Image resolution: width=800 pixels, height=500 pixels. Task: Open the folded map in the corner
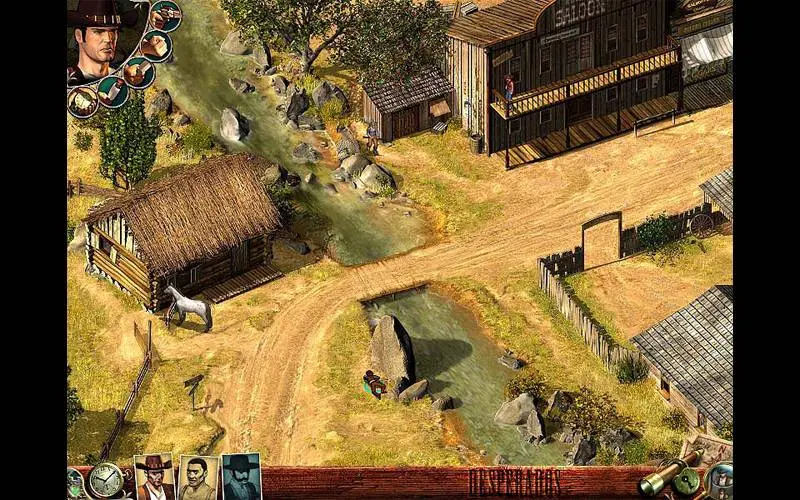[710, 448]
